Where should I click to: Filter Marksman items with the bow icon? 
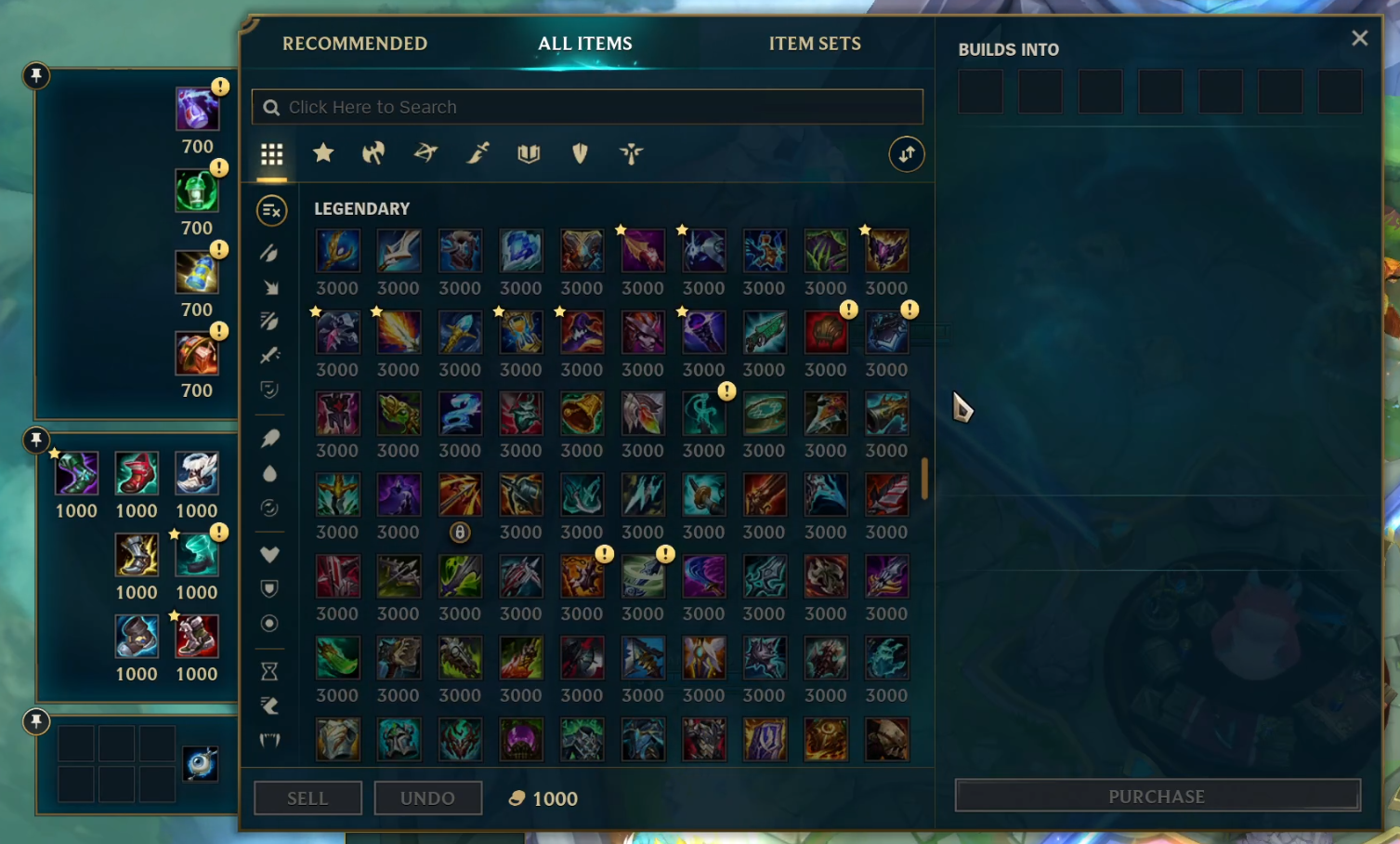tap(425, 154)
